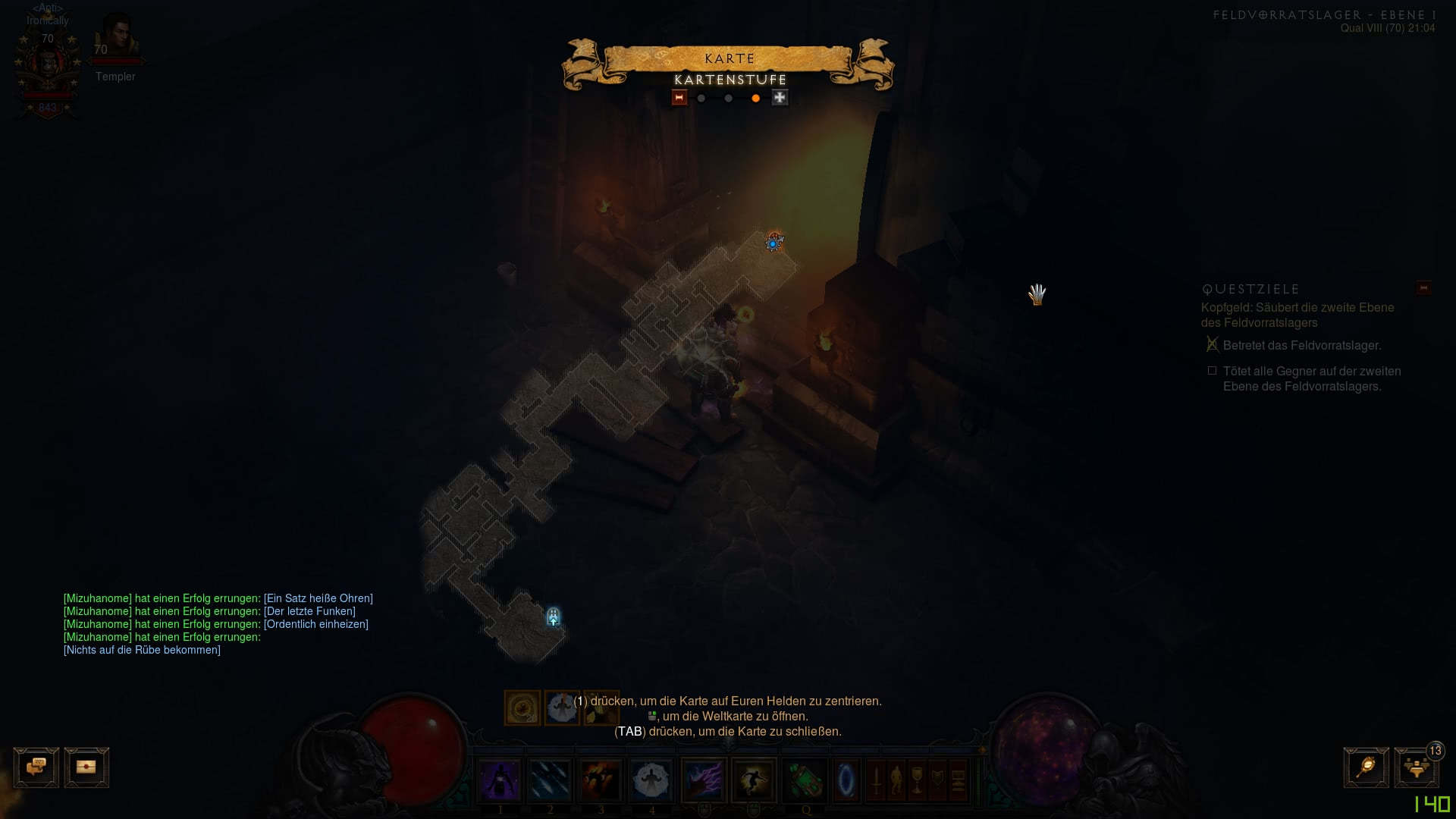The height and width of the screenshot is (819, 1456).
Task: Click the blue objective marker on map
Action: click(x=773, y=243)
